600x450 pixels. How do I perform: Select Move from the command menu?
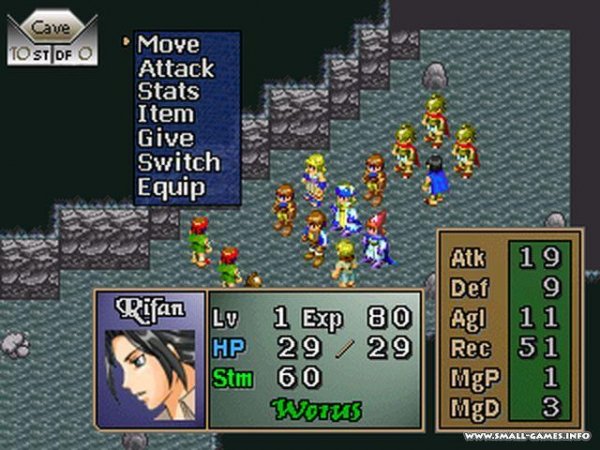pos(168,45)
